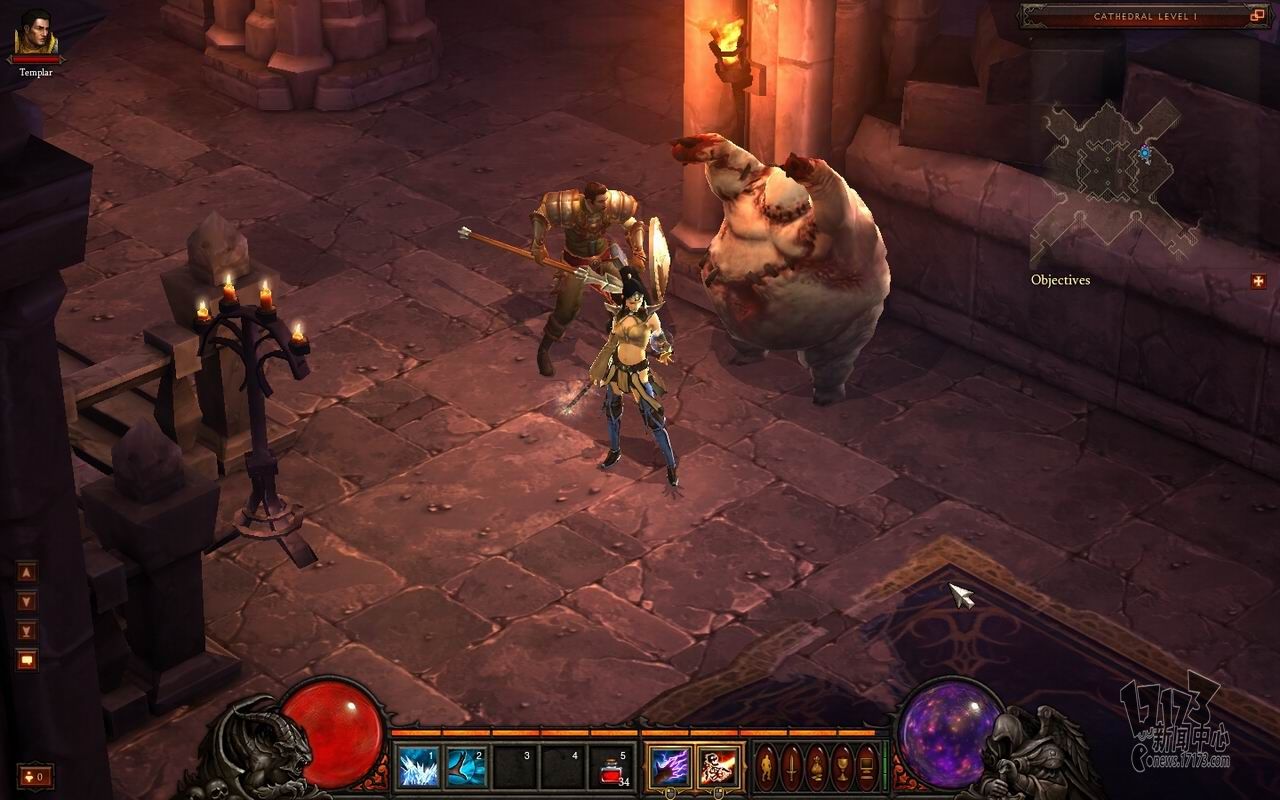Use the blue skill in hotbar slot 2
The image size is (1280, 800).
coord(466,767)
